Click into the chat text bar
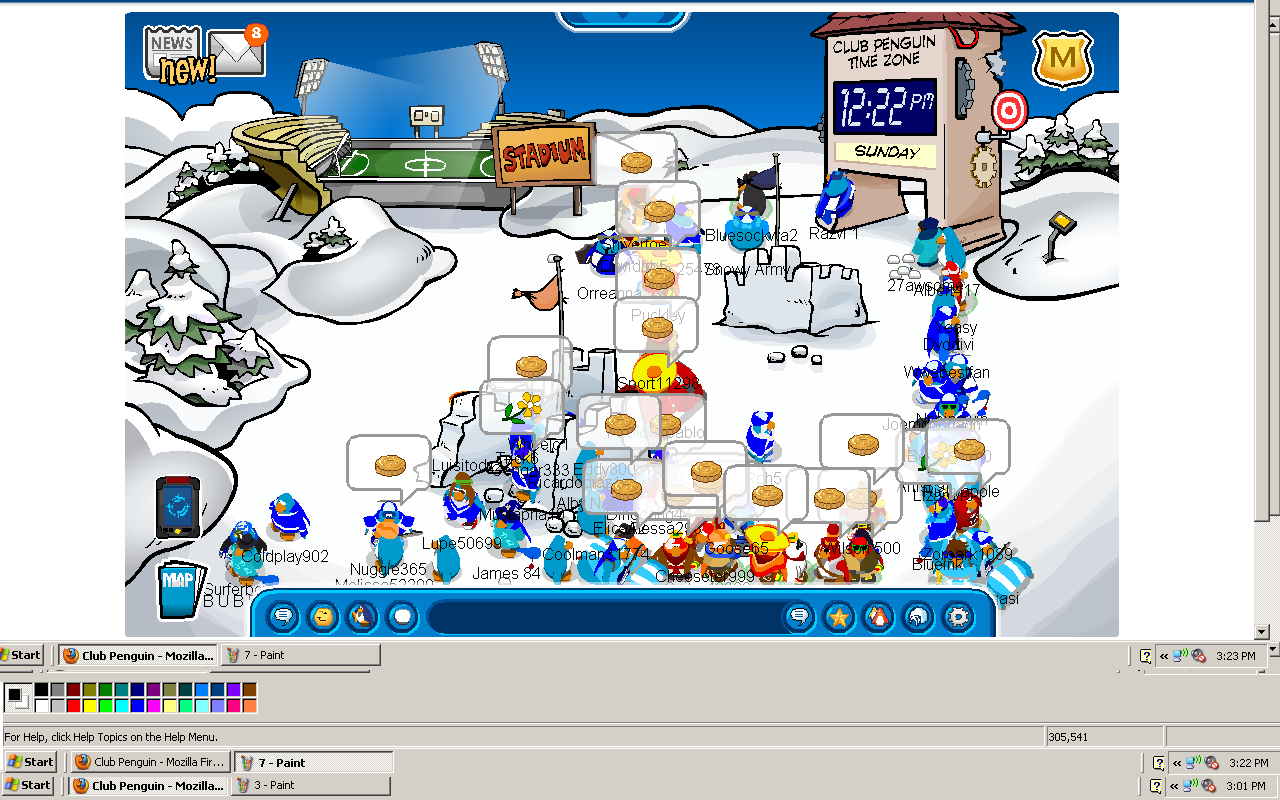Viewport: 1280px width, 800px height. pyautogui.click(x=600, y=617)
